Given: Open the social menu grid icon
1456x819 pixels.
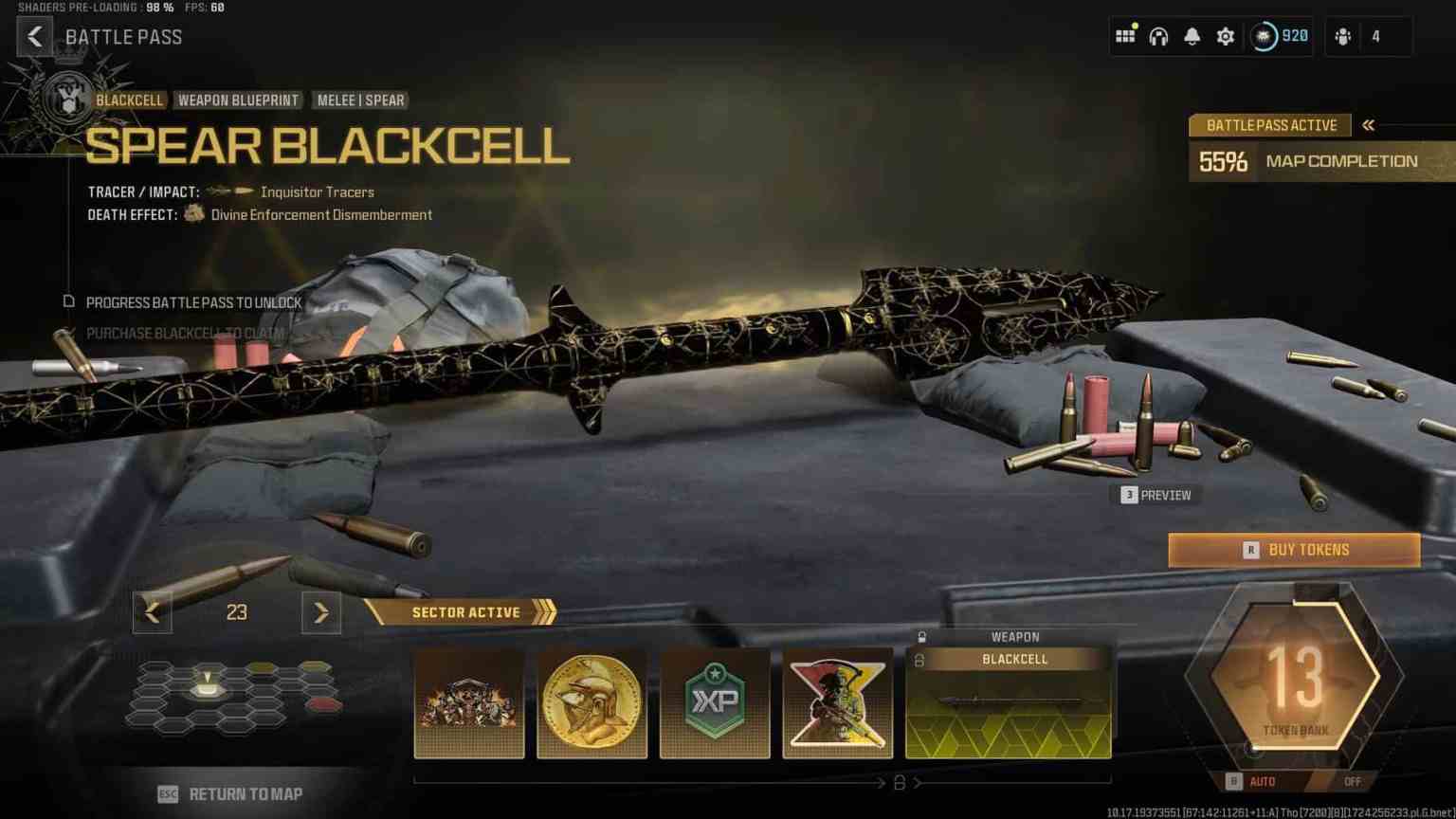Looking at the screenshot, I should tap(1125, 36).
